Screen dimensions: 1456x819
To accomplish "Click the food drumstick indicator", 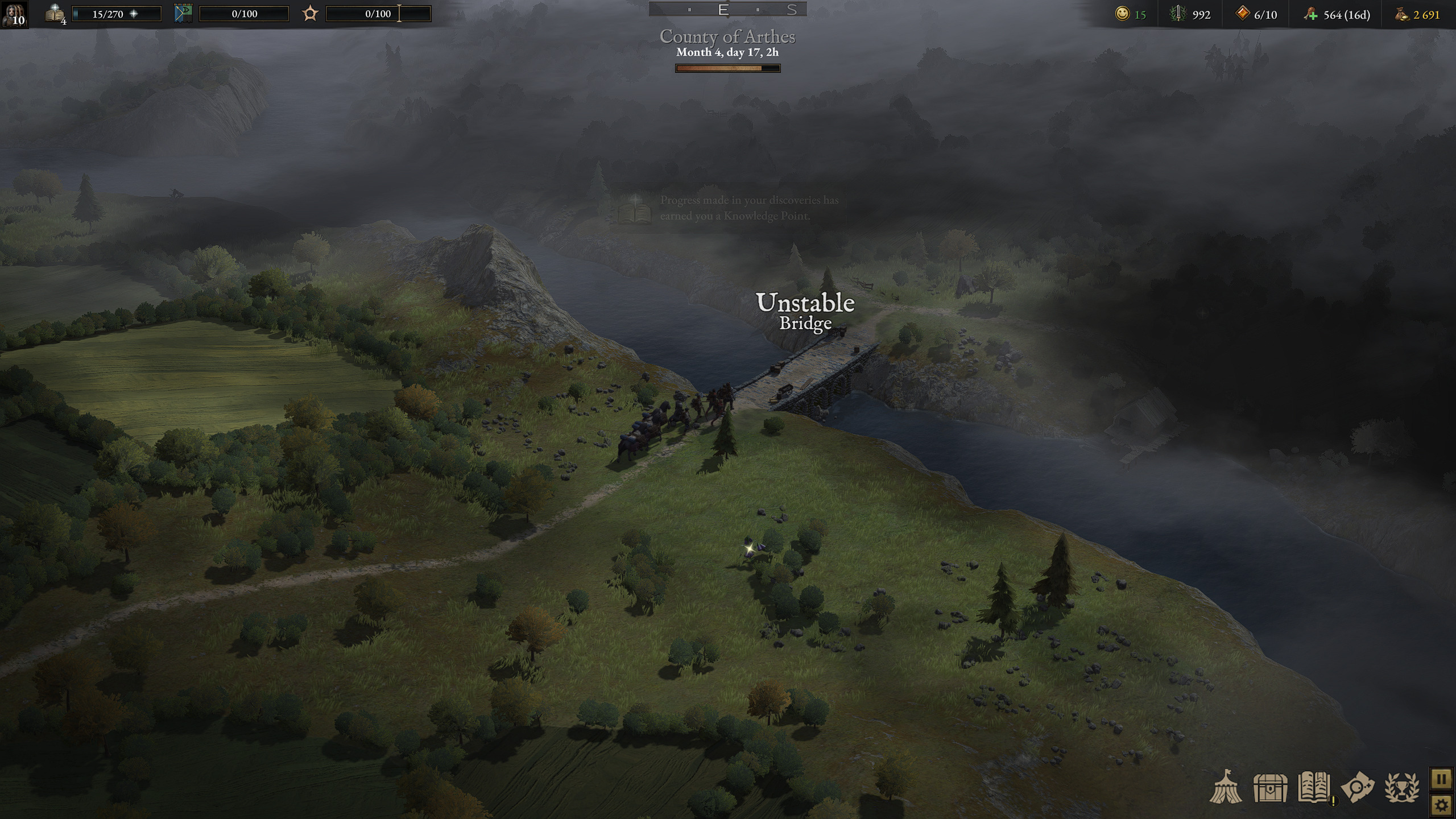I will (x=1309, y=15).
